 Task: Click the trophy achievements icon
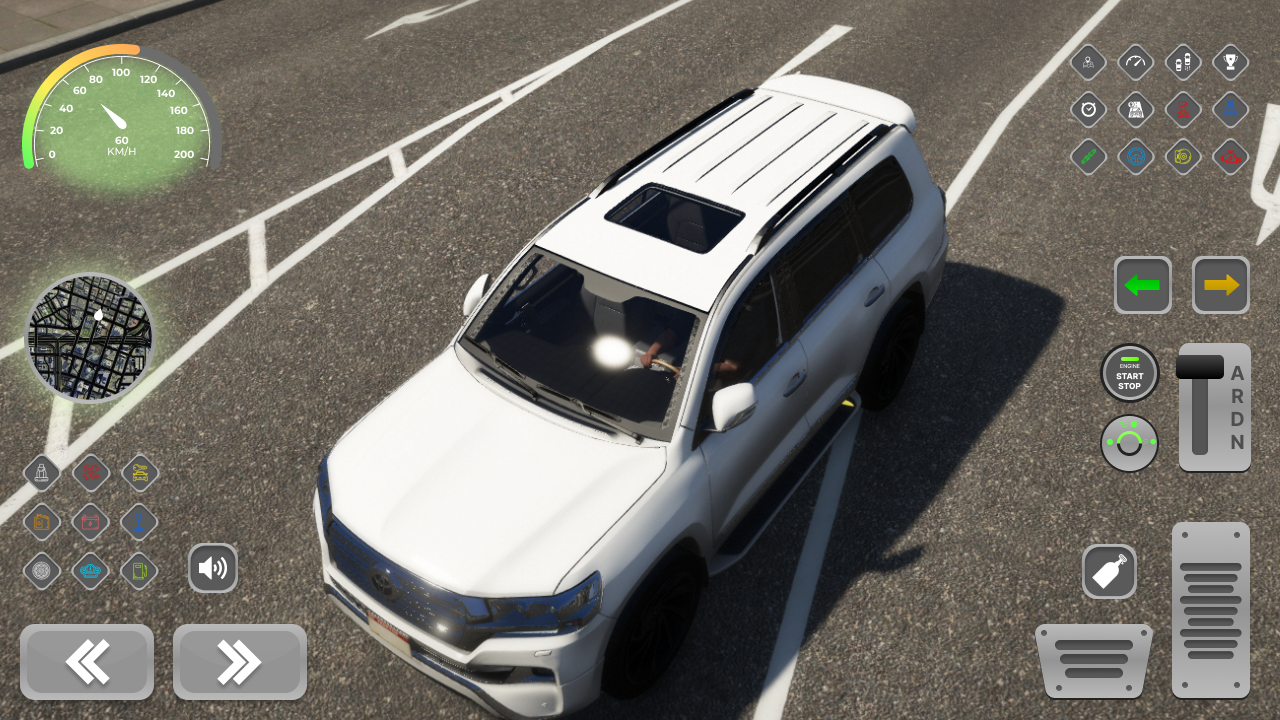(1230, 62)
